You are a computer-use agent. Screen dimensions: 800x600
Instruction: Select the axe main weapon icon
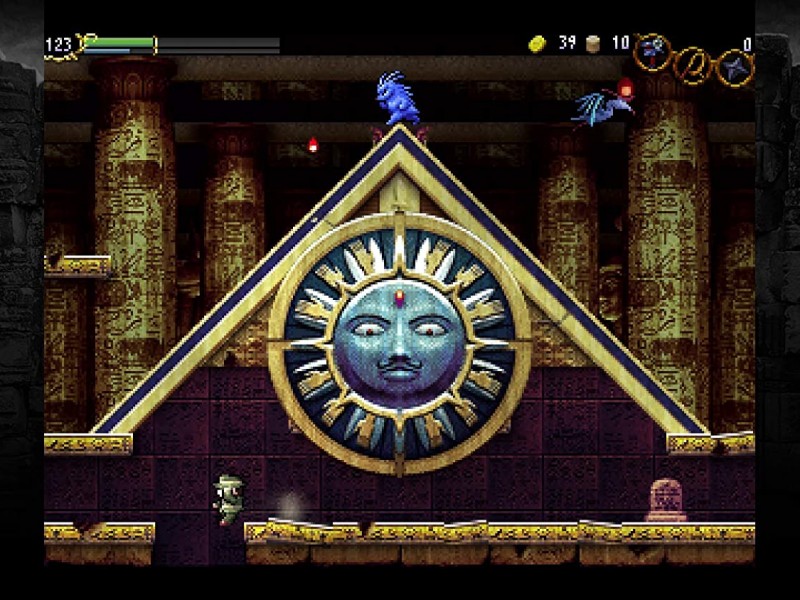coord(651,48)
